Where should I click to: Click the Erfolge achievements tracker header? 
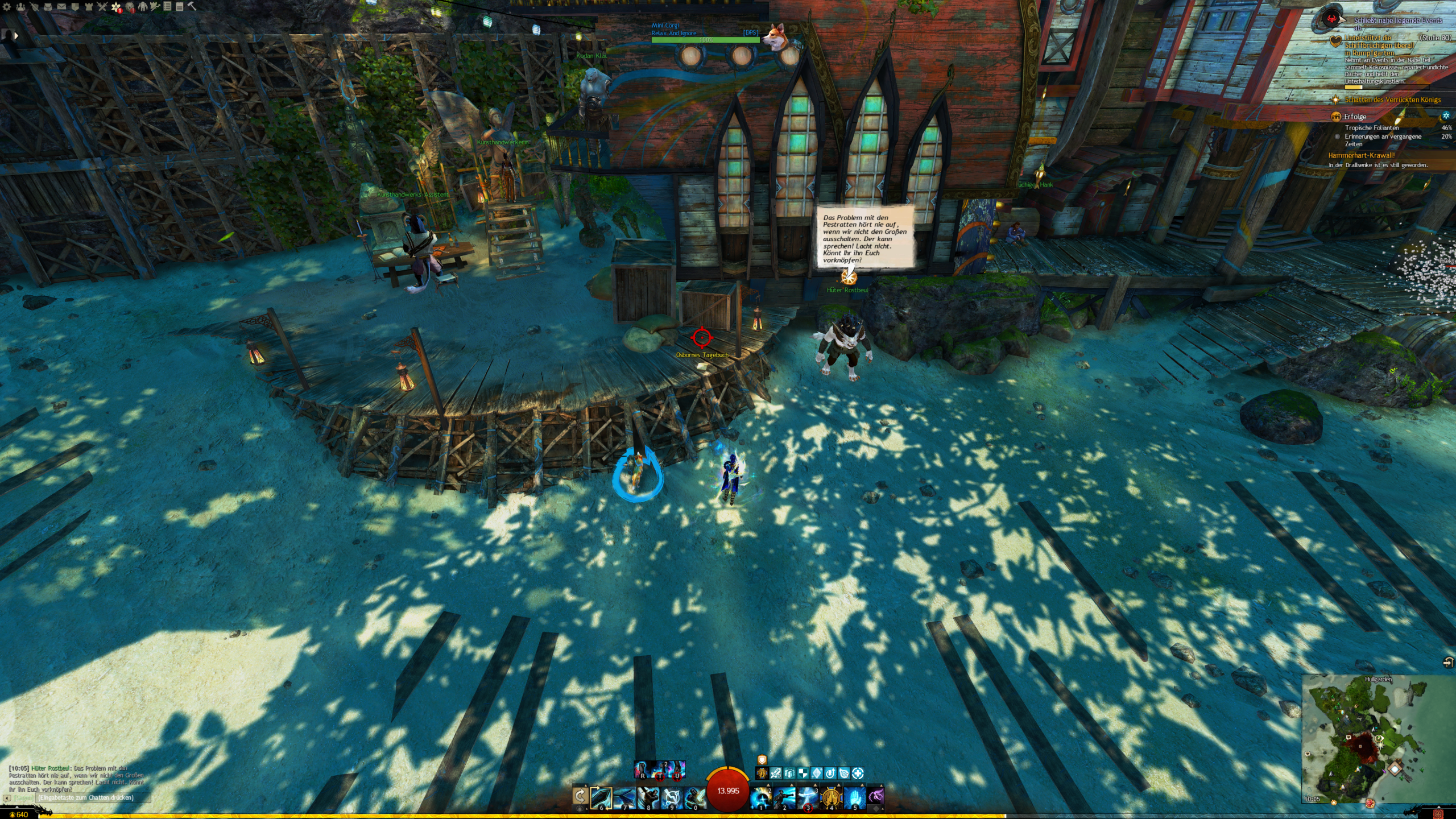tap(1355, 117)
